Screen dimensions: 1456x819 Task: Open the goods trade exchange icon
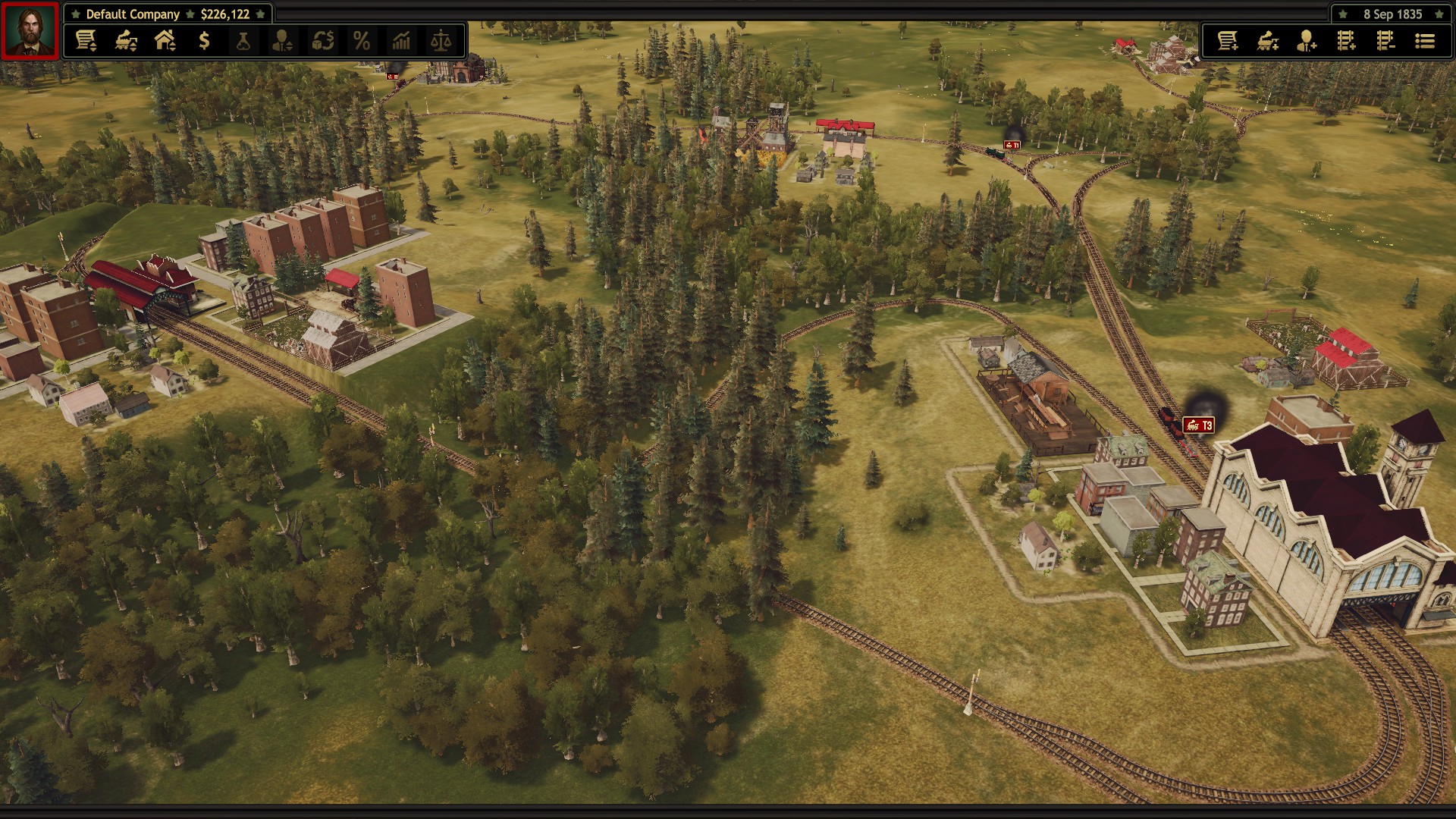[x=323, y=41]
